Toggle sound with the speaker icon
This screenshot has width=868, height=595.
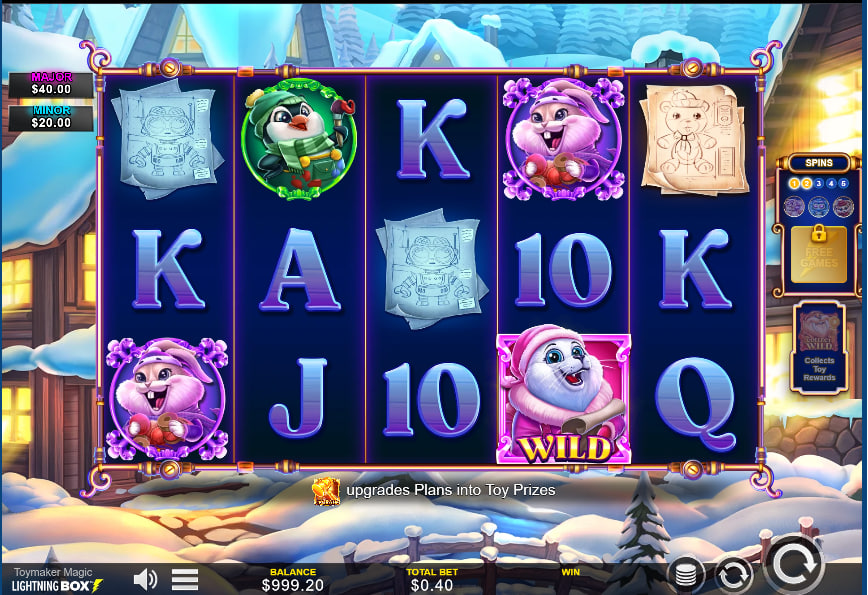pyautogui.click(x=146, y=579)
